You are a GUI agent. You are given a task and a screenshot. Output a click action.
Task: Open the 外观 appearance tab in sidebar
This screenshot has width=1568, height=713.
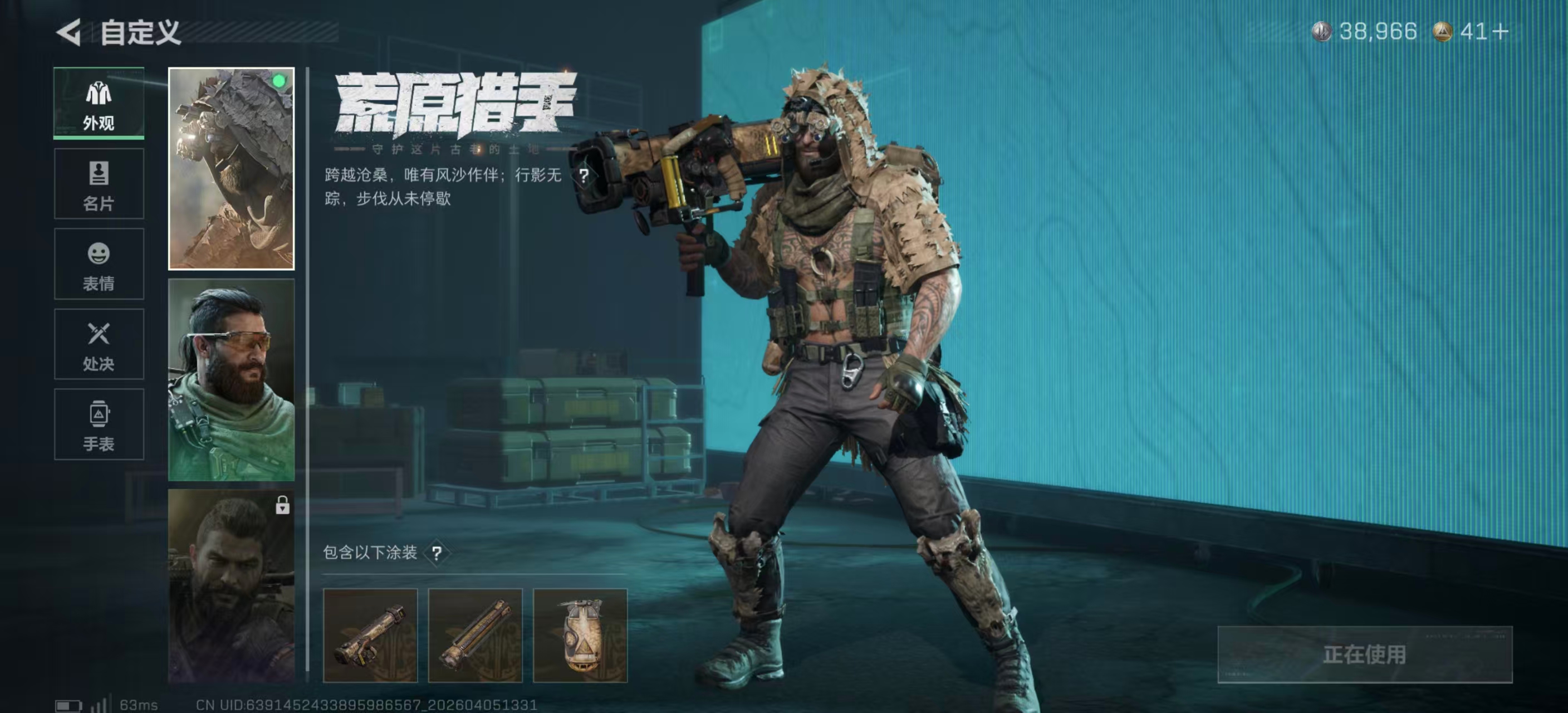[x=99, y=104]
